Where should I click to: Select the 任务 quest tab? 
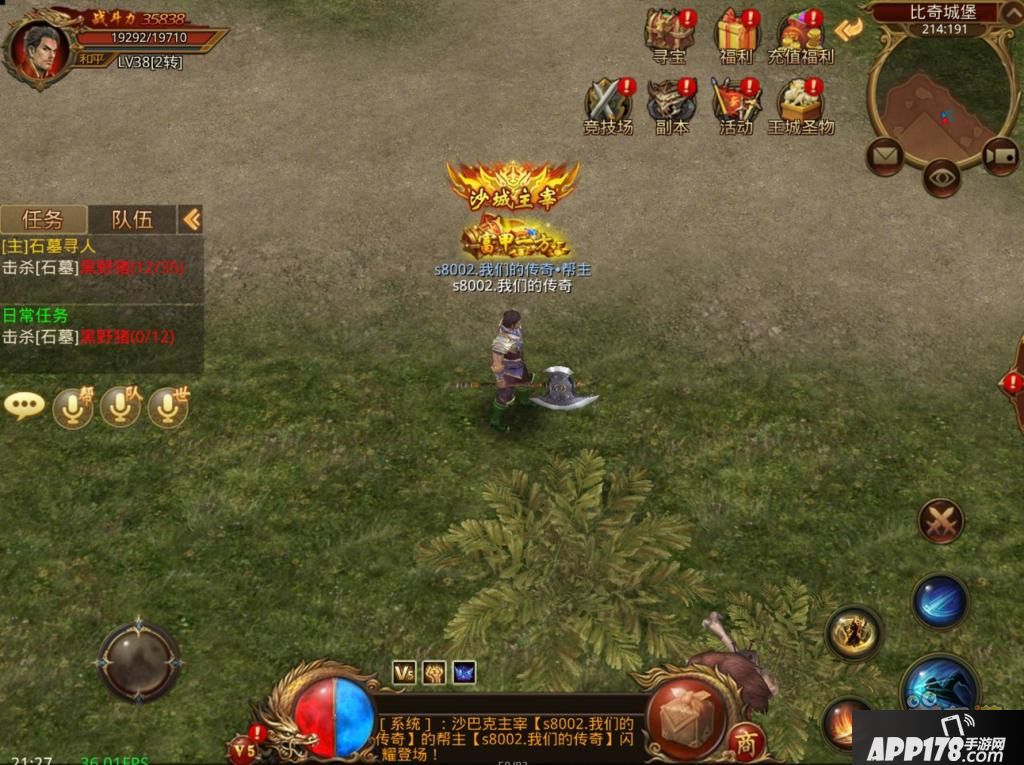(x=43, y=219)
